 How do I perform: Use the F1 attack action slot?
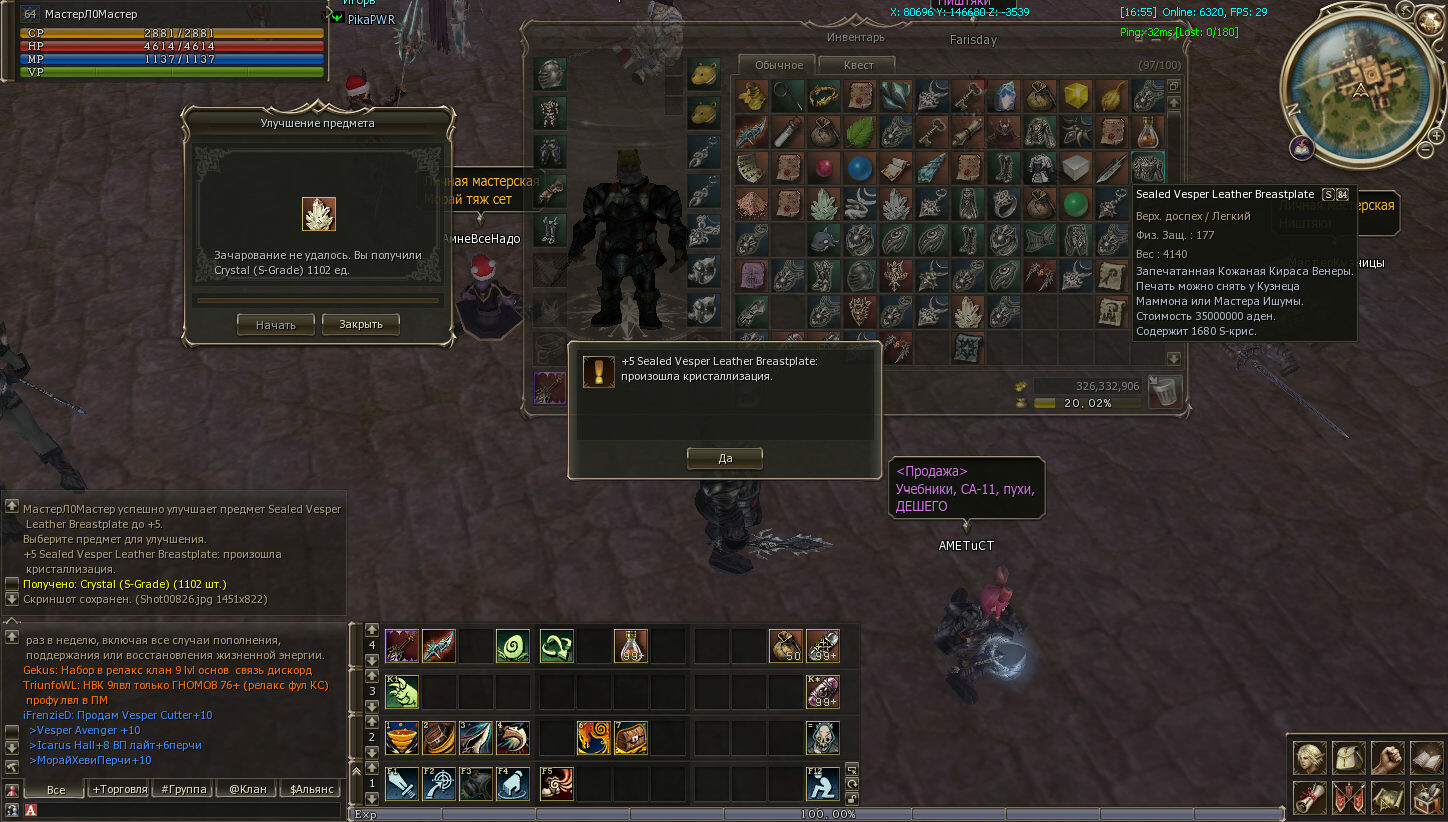(402, 784)
